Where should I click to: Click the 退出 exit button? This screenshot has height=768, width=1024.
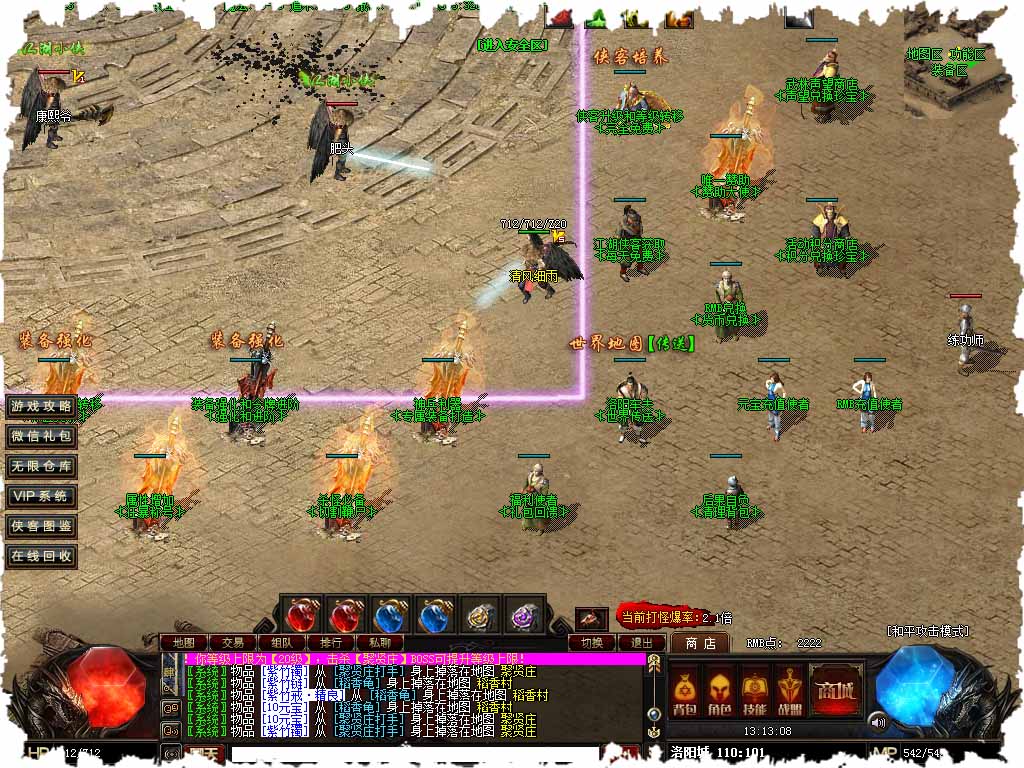(x=641, y=642)
